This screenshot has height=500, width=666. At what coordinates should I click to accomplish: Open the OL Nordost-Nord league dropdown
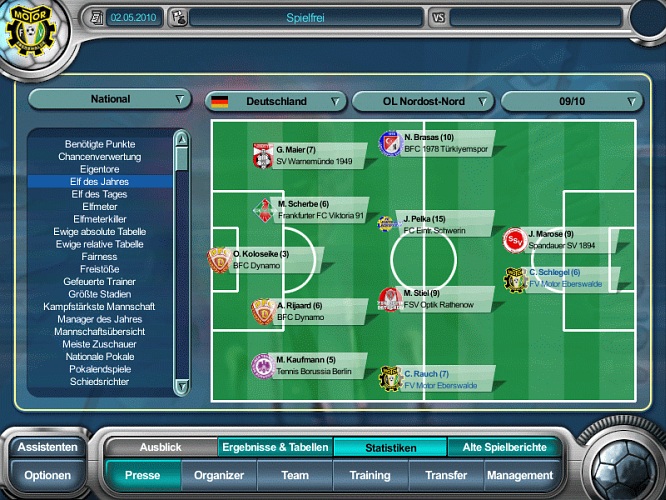(423, 101)
